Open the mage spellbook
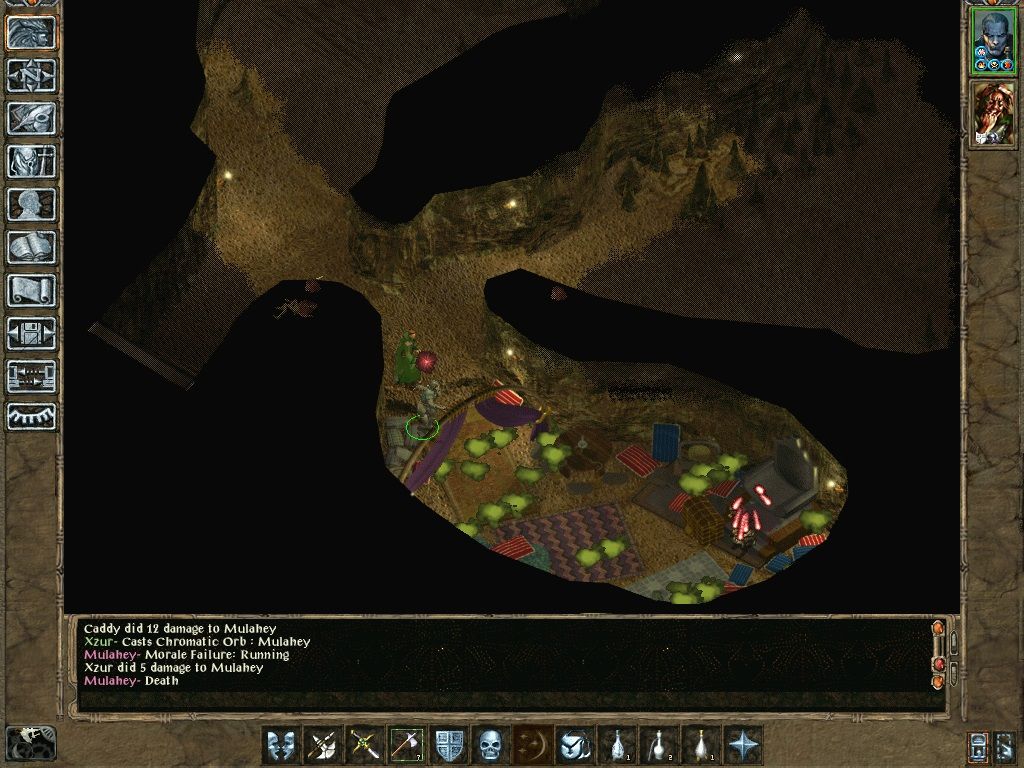1024x768 pixels. (31, 247)
